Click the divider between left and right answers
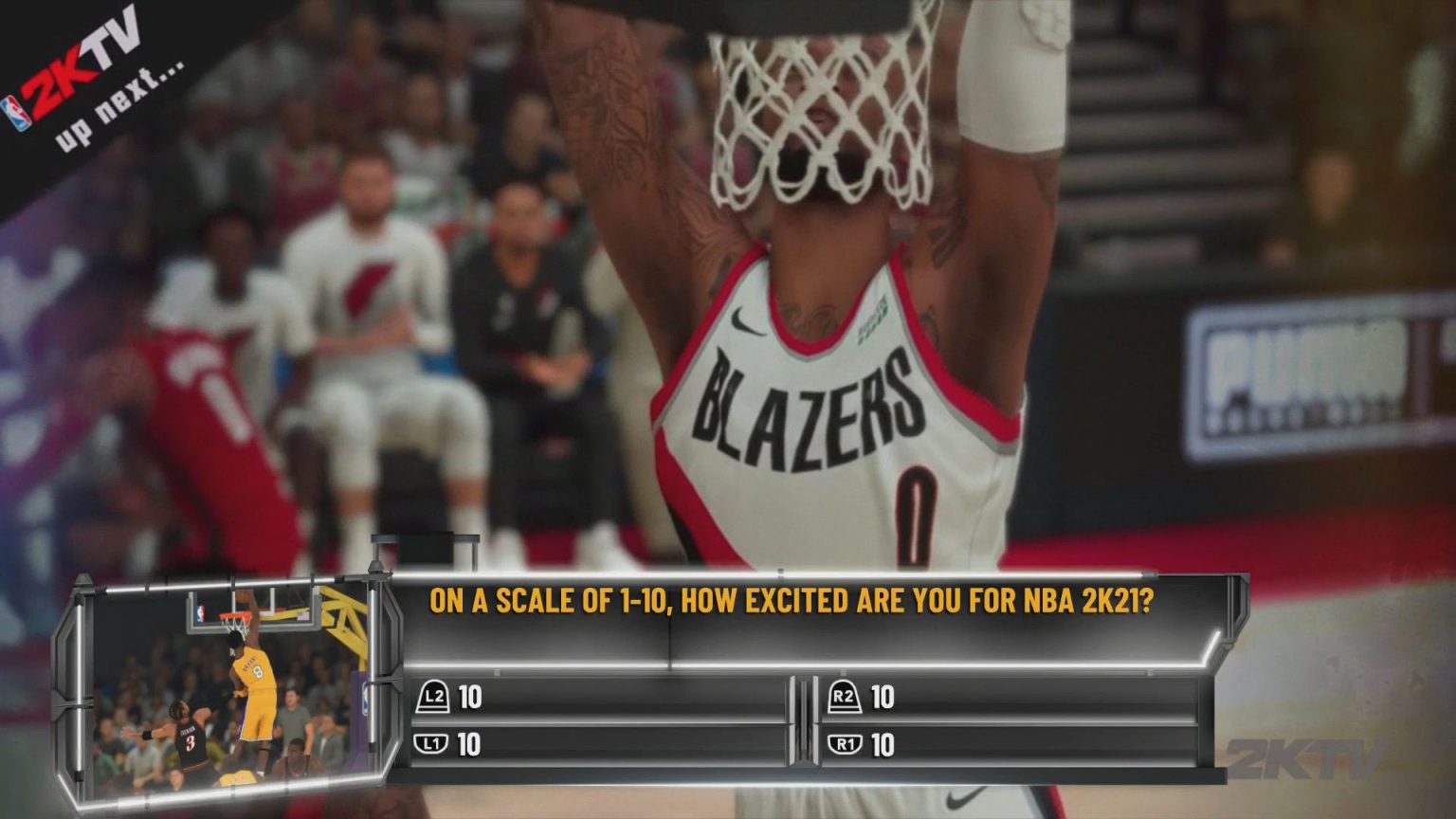Screen dimensions: 1456x819 coord(804,720)
